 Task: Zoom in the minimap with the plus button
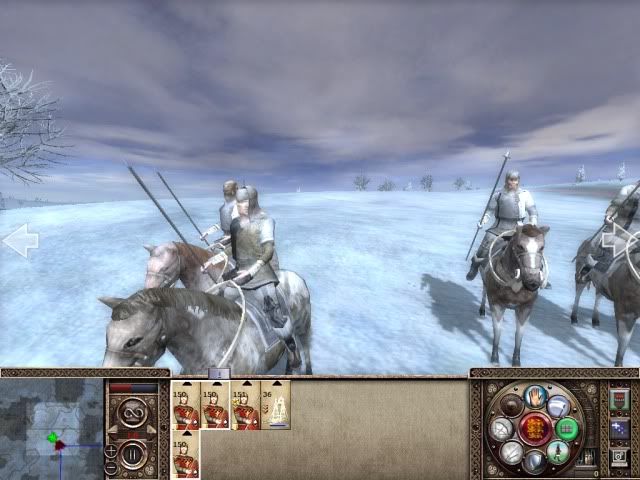point(110,452)
